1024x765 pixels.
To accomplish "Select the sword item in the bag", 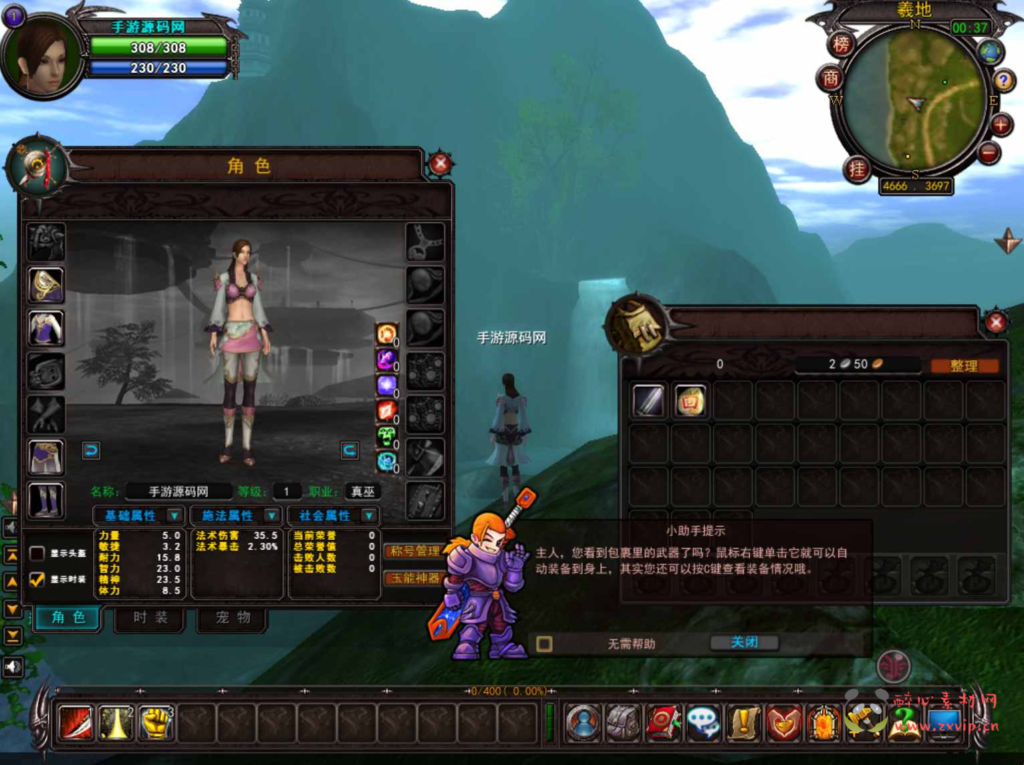I will click(648, 401).
